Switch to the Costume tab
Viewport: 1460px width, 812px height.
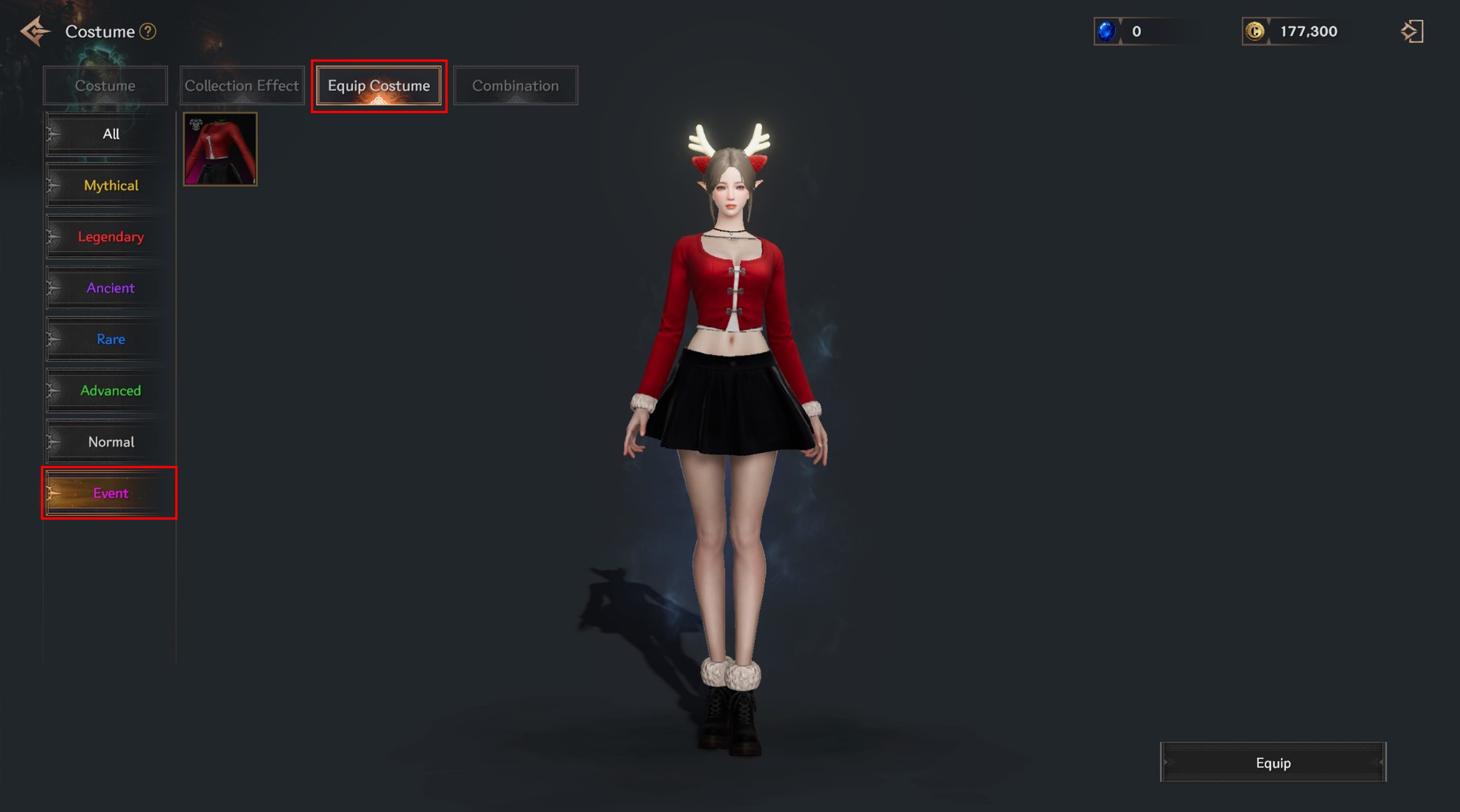tap(106, 86)
